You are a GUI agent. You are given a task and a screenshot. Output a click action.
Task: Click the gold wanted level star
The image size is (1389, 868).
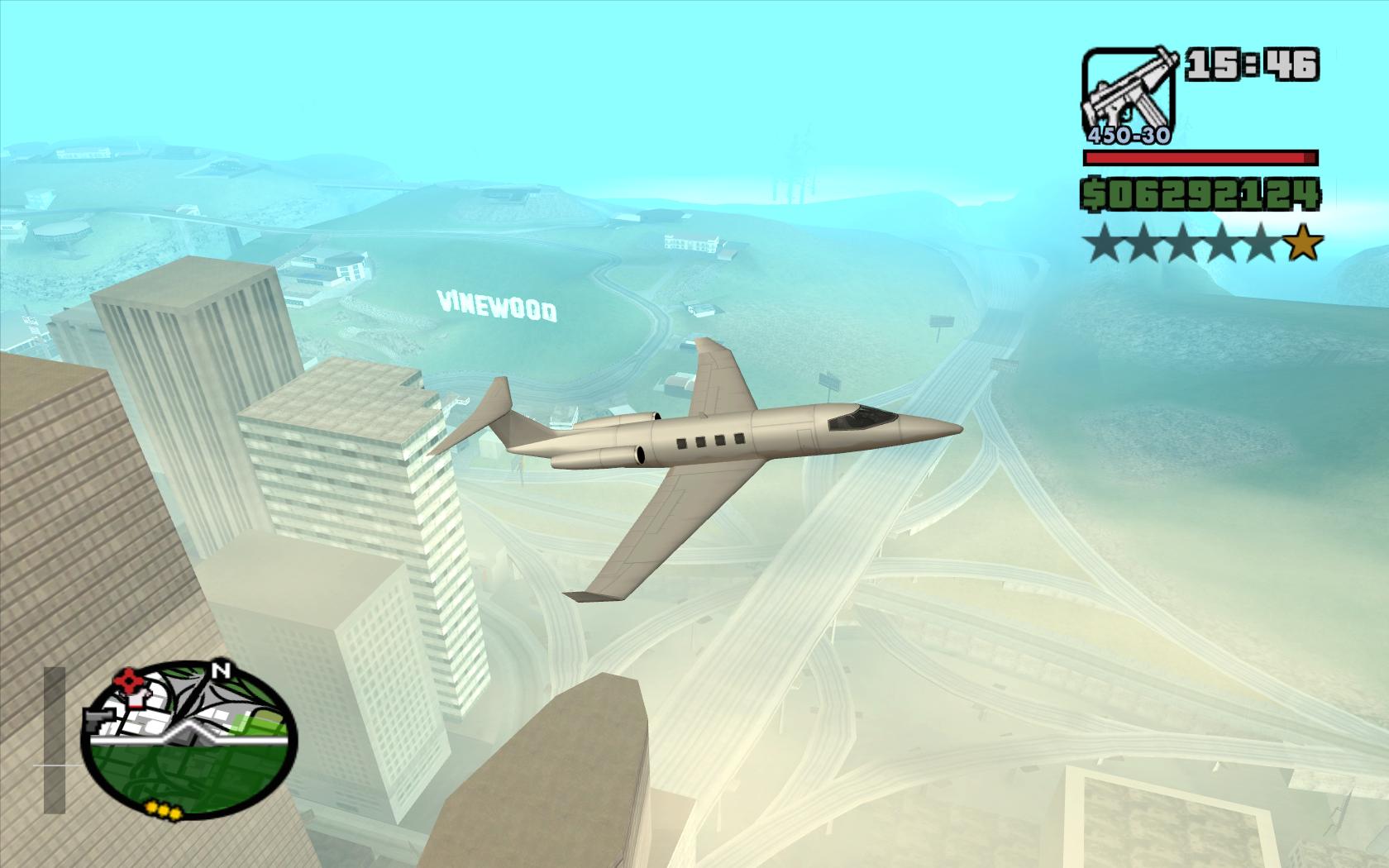(1305, 245)
